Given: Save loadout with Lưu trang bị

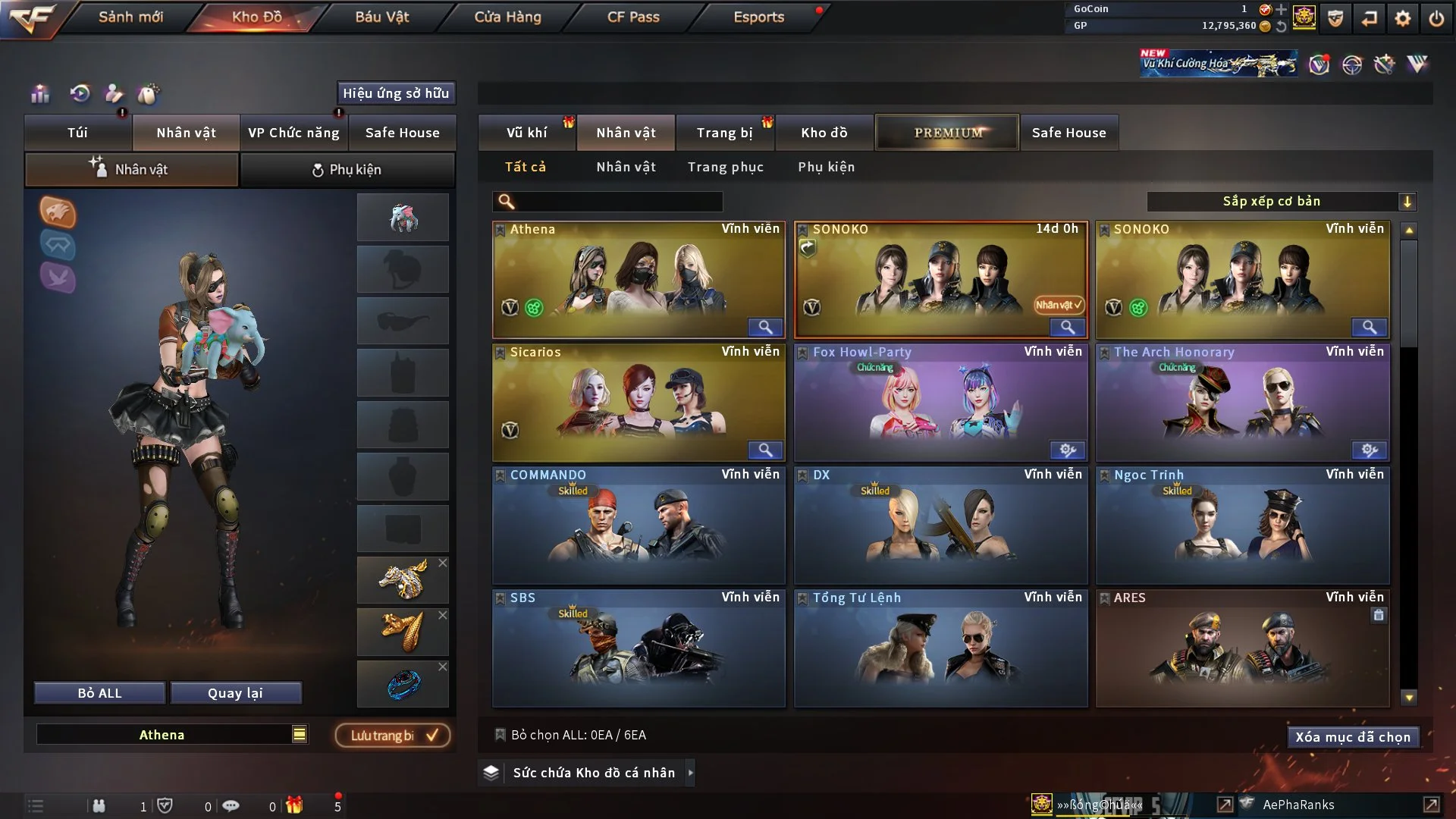Looking at the screenshot, I should click(393, 736).
